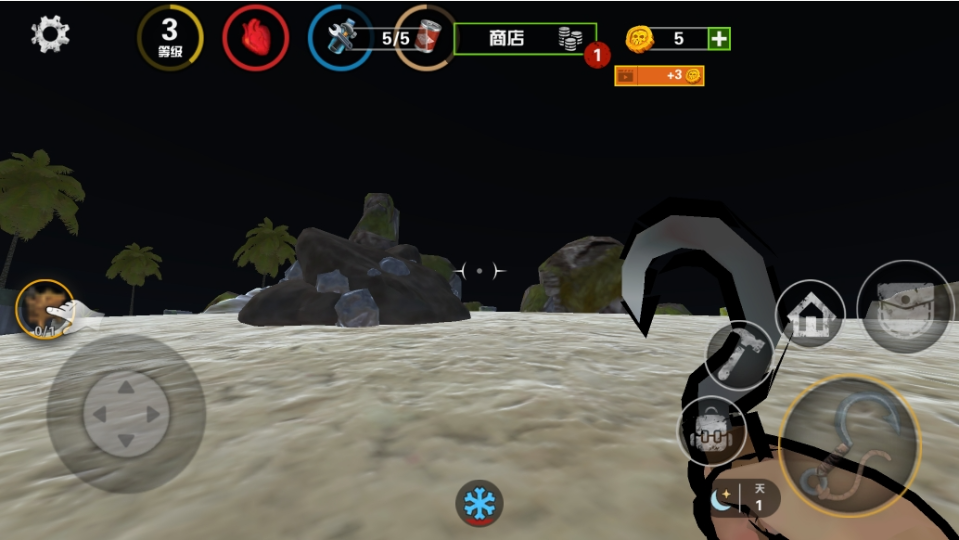Image resolution: width=959 pixels, height=540 pixels.
Task: View the level 3 等级 badge
Action: point(170,38)
